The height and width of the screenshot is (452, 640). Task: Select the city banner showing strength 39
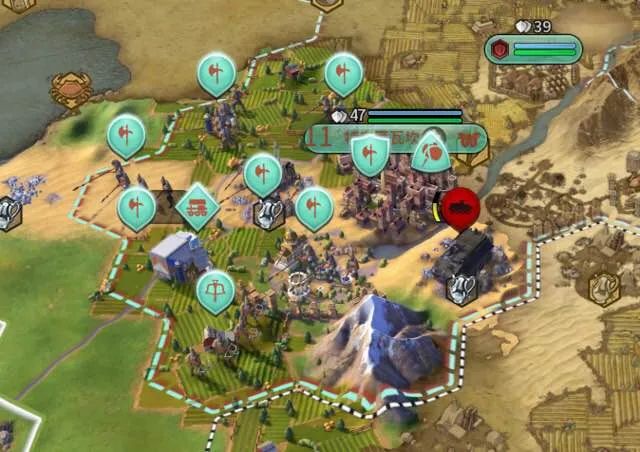coord(533,48)
